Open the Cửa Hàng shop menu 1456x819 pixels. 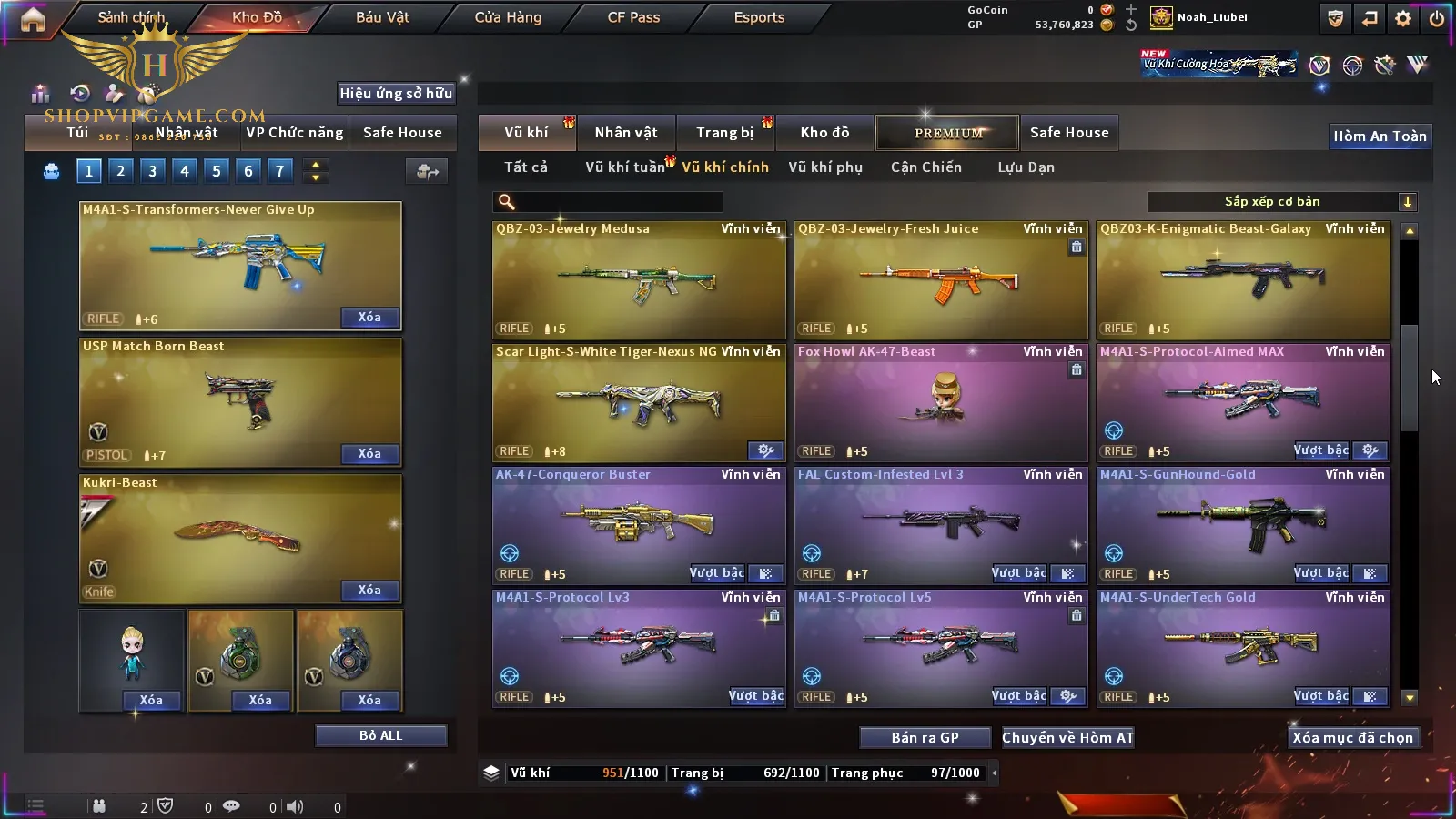[x=508, y=17]
